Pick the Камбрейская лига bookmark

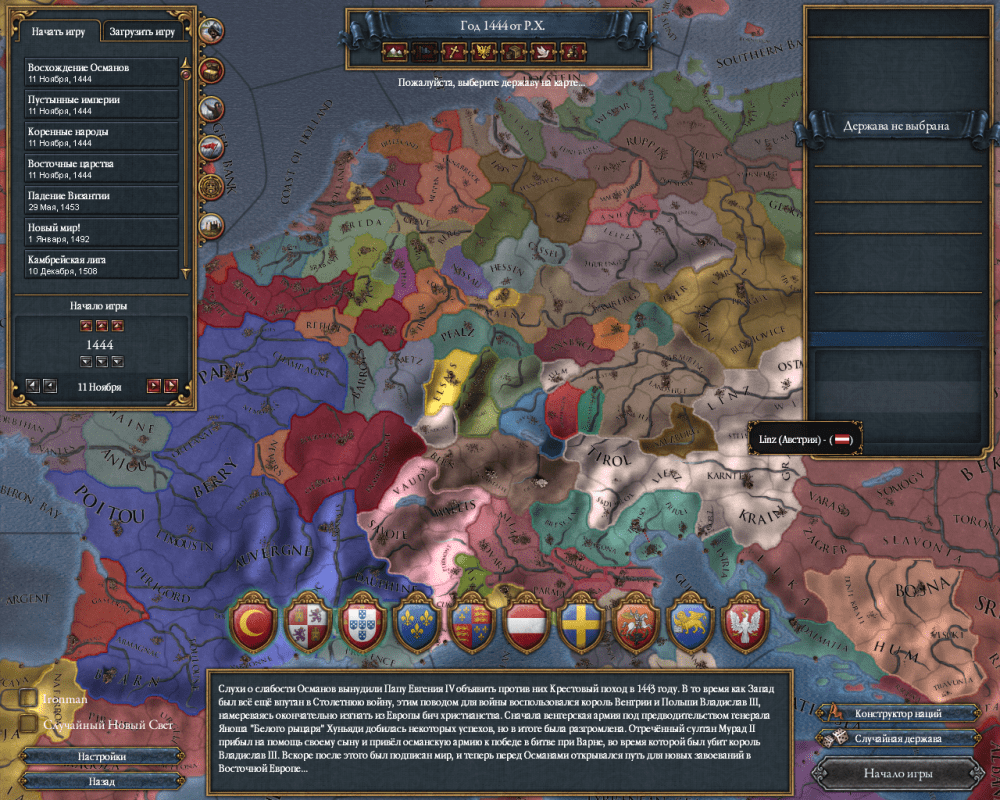coord(102,264)
